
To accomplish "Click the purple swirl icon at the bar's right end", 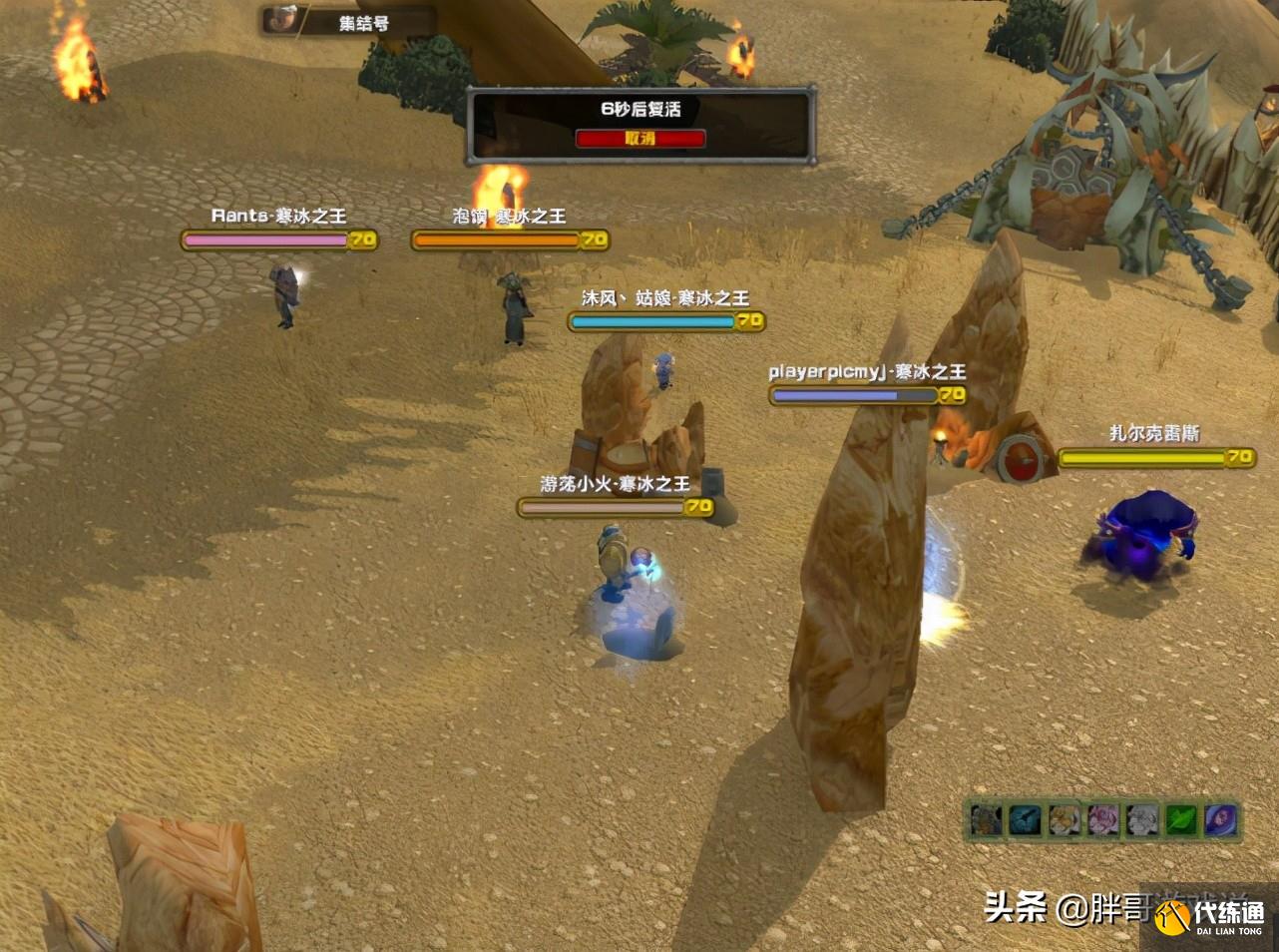I will [x=1220, y=820].
